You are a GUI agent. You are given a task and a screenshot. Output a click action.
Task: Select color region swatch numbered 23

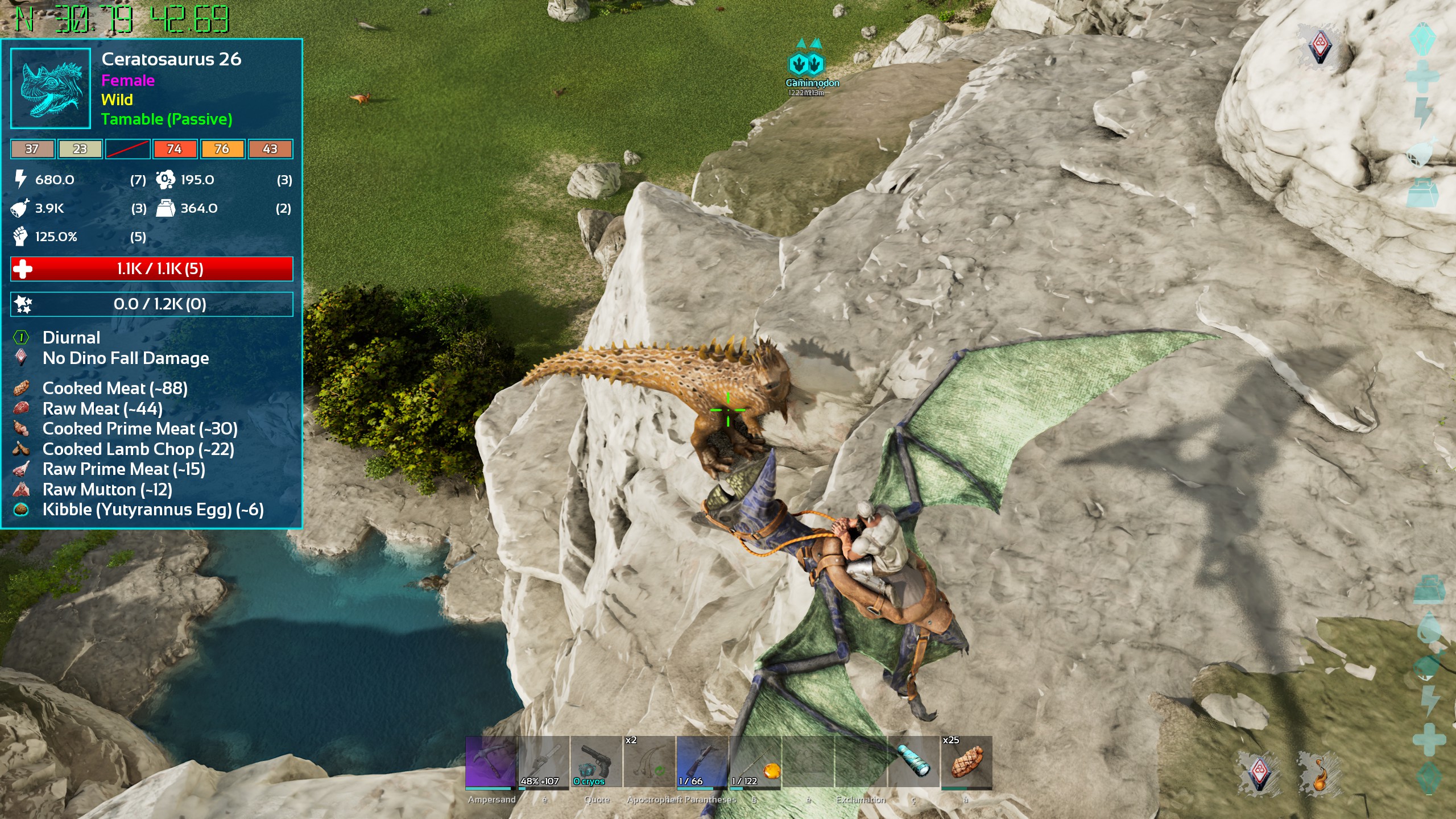(80, 149)
